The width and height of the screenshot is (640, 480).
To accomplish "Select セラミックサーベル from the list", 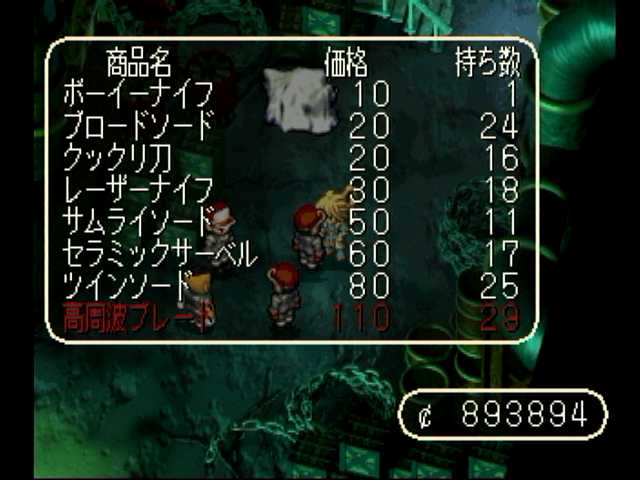I will (x=160, y=253).
